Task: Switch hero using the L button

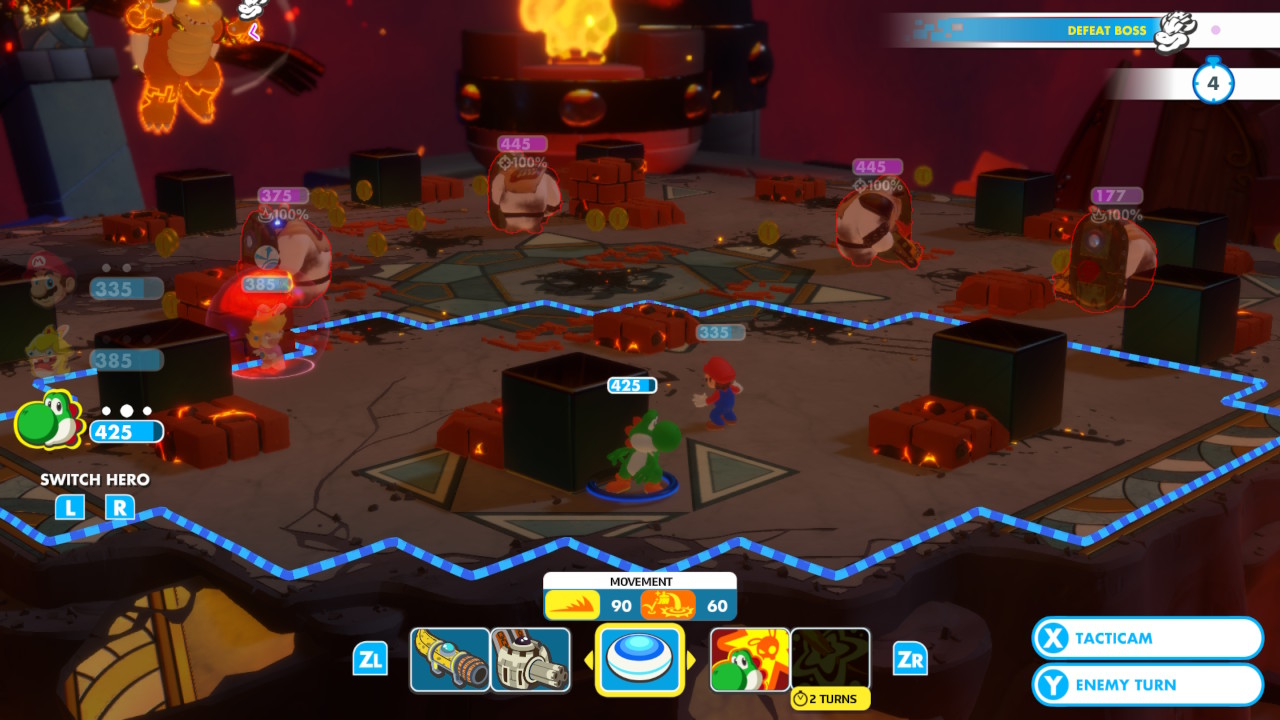Action: coord(68,508)
